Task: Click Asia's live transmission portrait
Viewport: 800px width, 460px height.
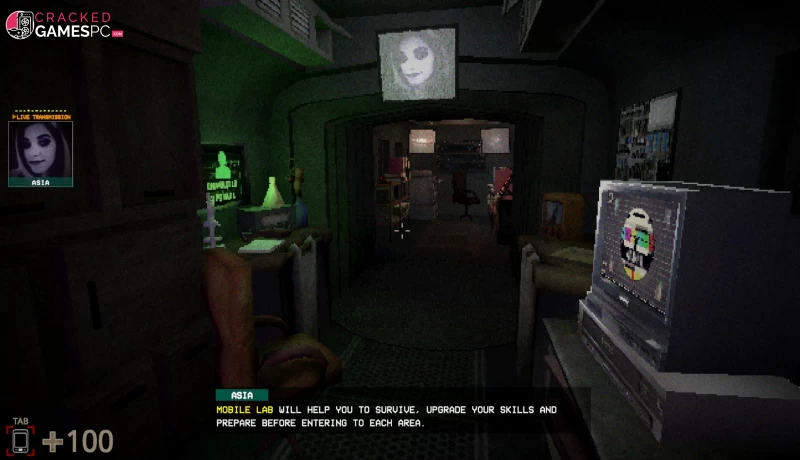Action: [40, 150]
